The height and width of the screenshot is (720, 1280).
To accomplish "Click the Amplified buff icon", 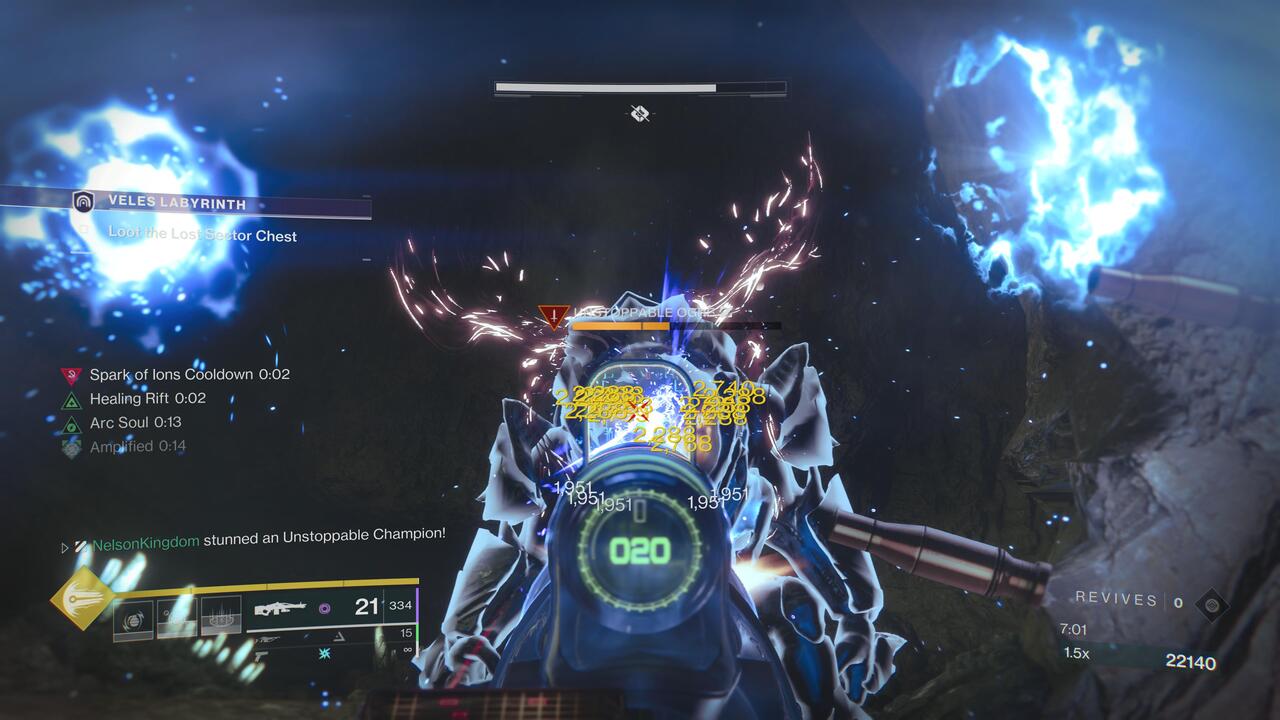I will click(x=70, y=446).
